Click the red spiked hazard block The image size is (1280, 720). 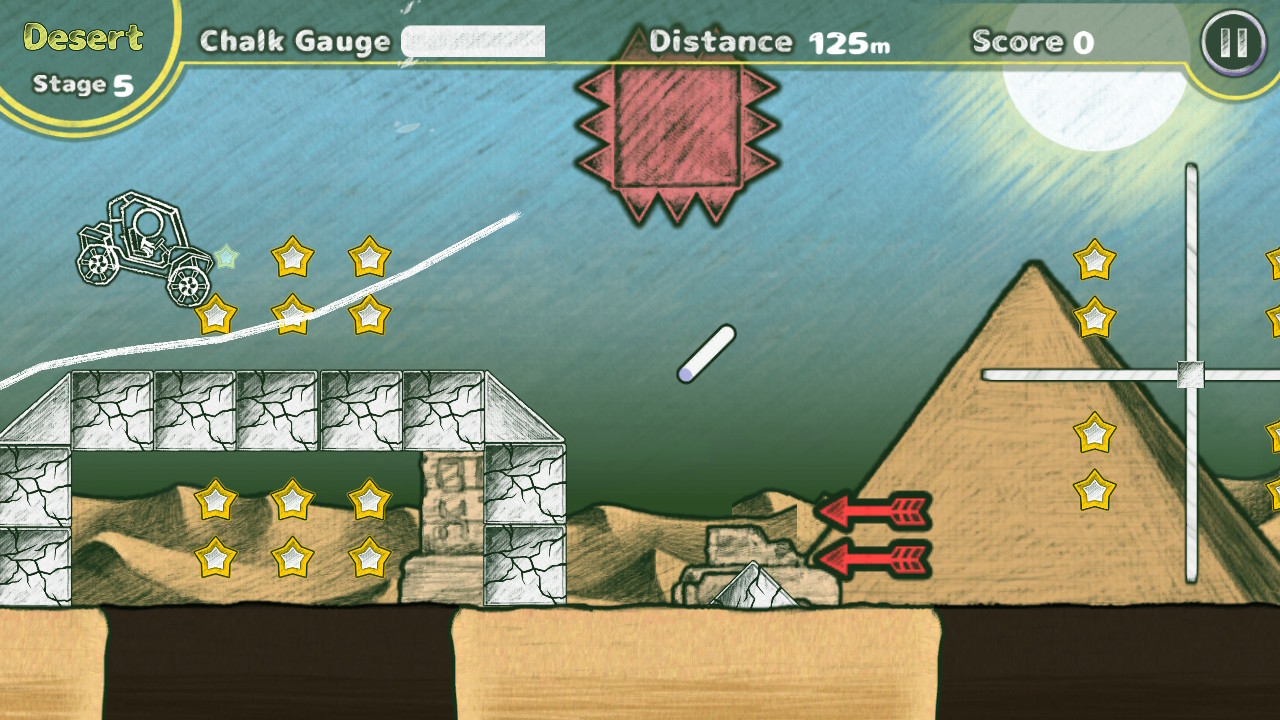tap(675, 130)
